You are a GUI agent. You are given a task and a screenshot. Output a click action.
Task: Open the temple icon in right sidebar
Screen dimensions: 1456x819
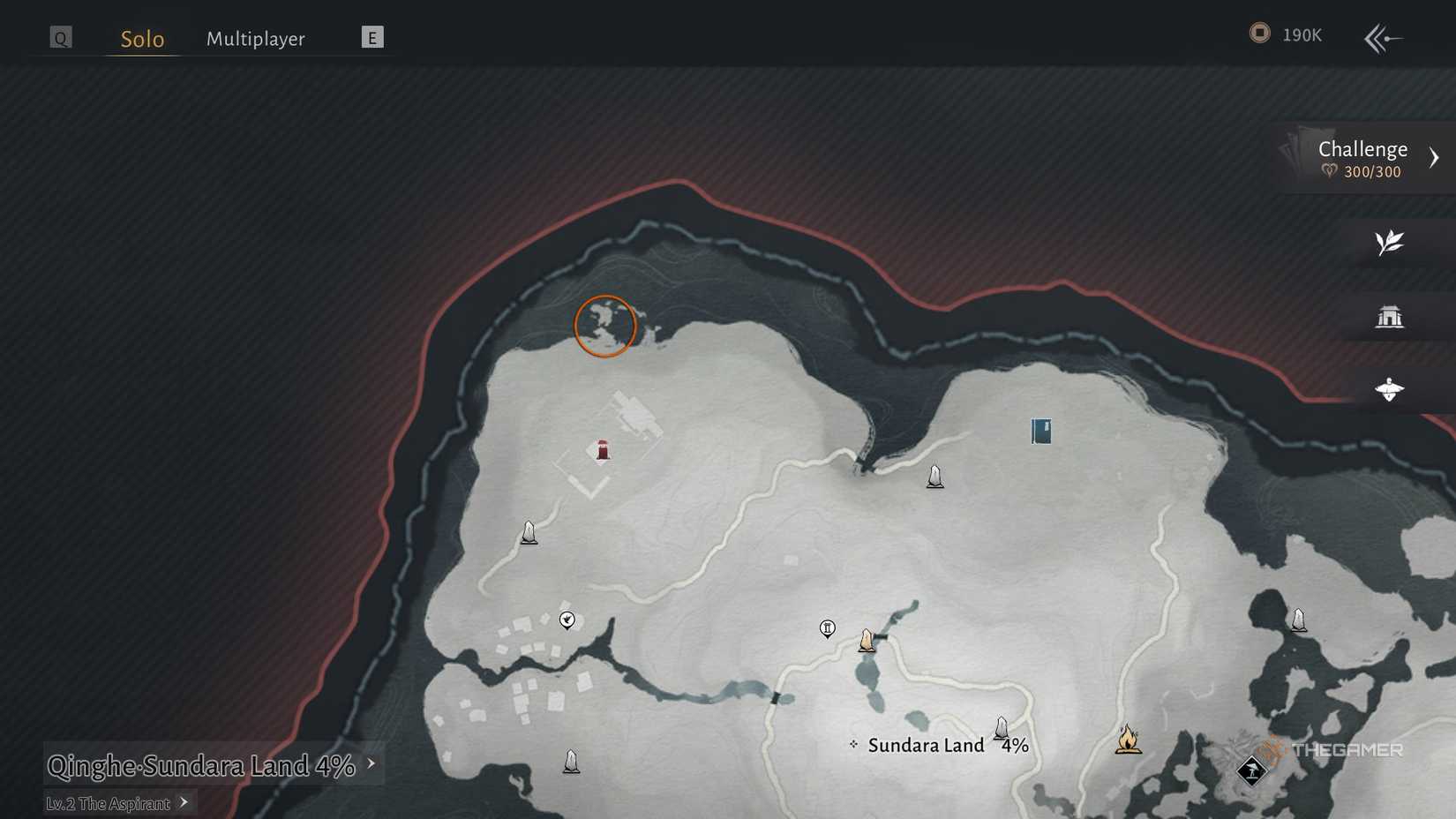pyautogui.click(x=1390, y=318)
